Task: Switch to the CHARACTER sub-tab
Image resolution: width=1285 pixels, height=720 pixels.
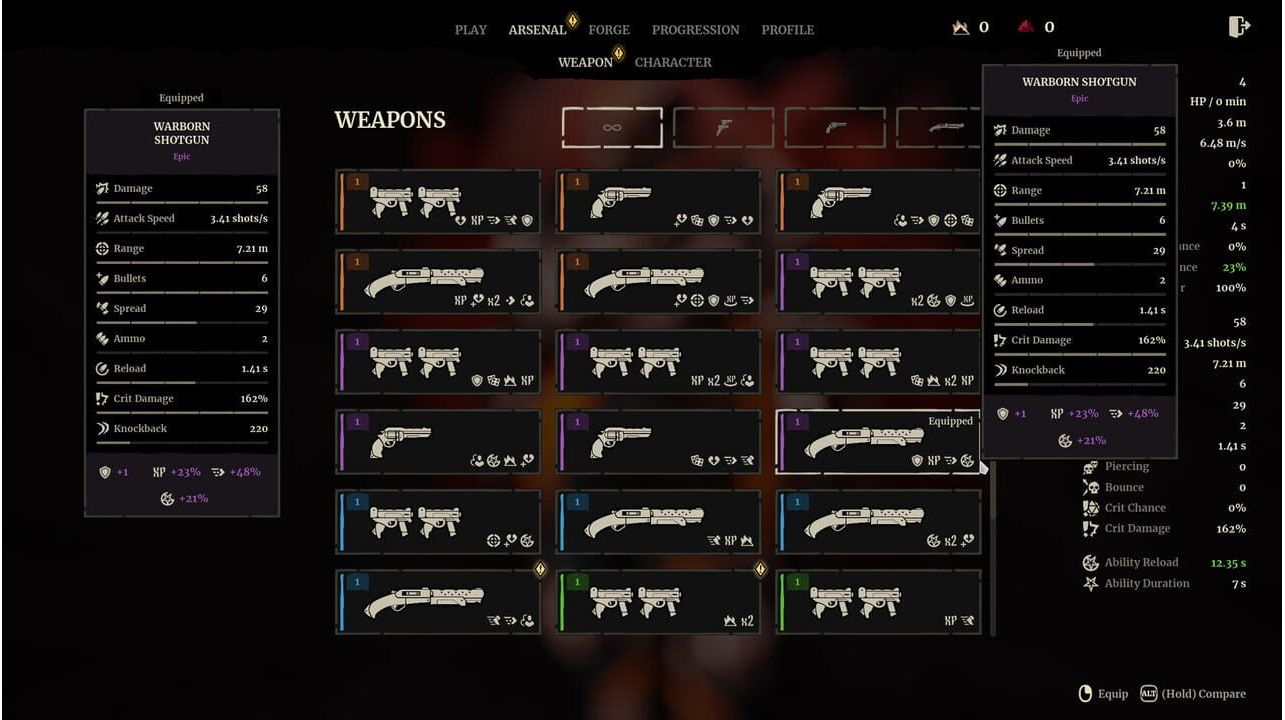Action: click(673, 62)
